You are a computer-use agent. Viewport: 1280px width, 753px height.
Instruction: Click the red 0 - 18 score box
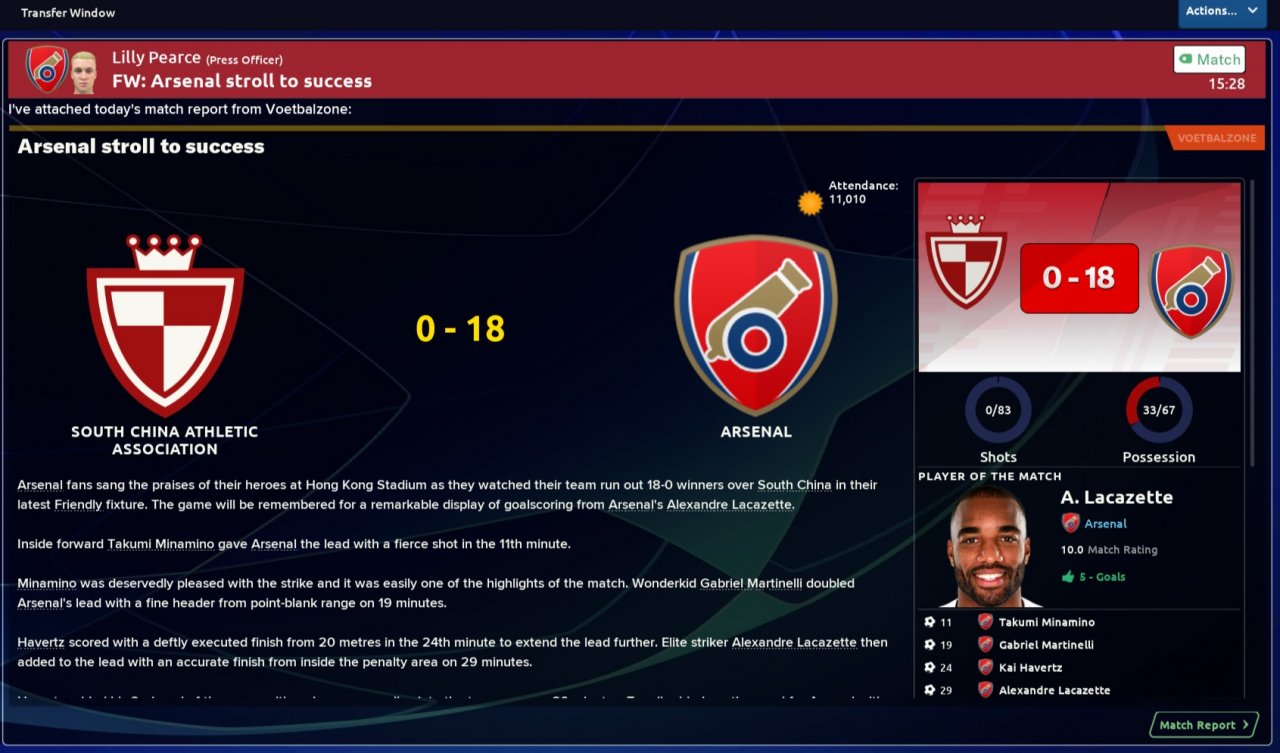[1079, 277]
